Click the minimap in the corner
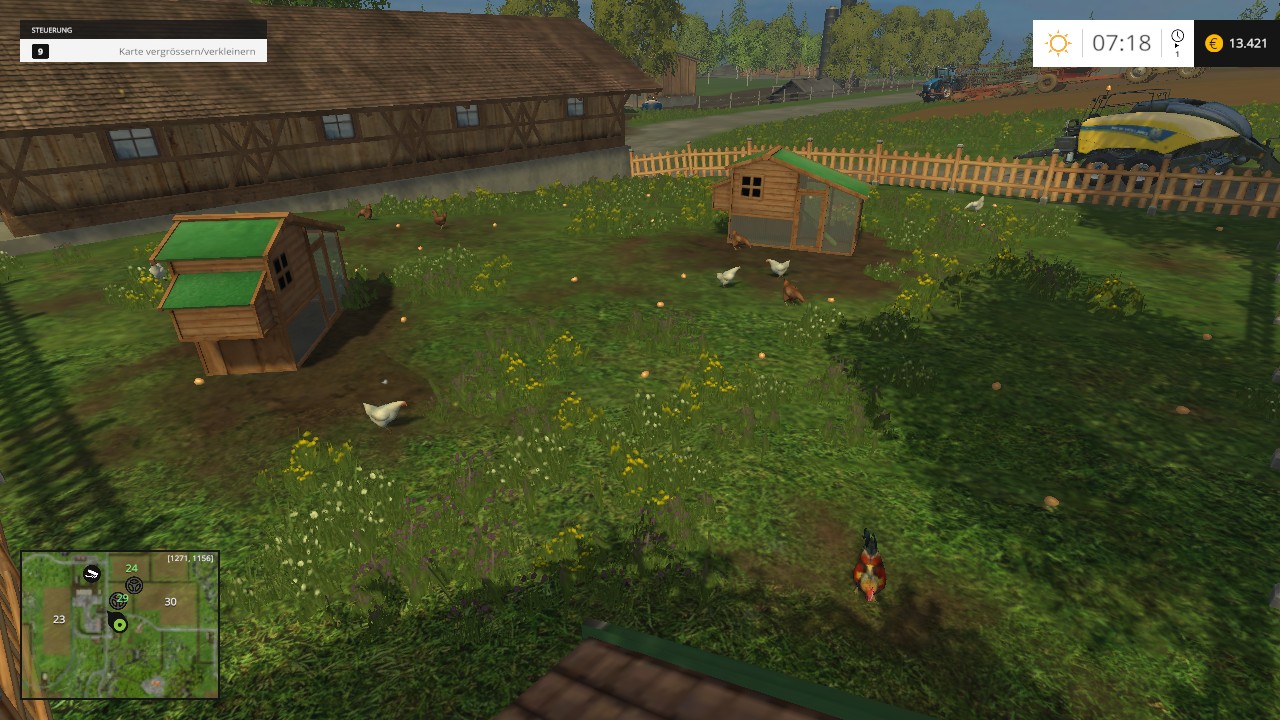 [120, 625]
